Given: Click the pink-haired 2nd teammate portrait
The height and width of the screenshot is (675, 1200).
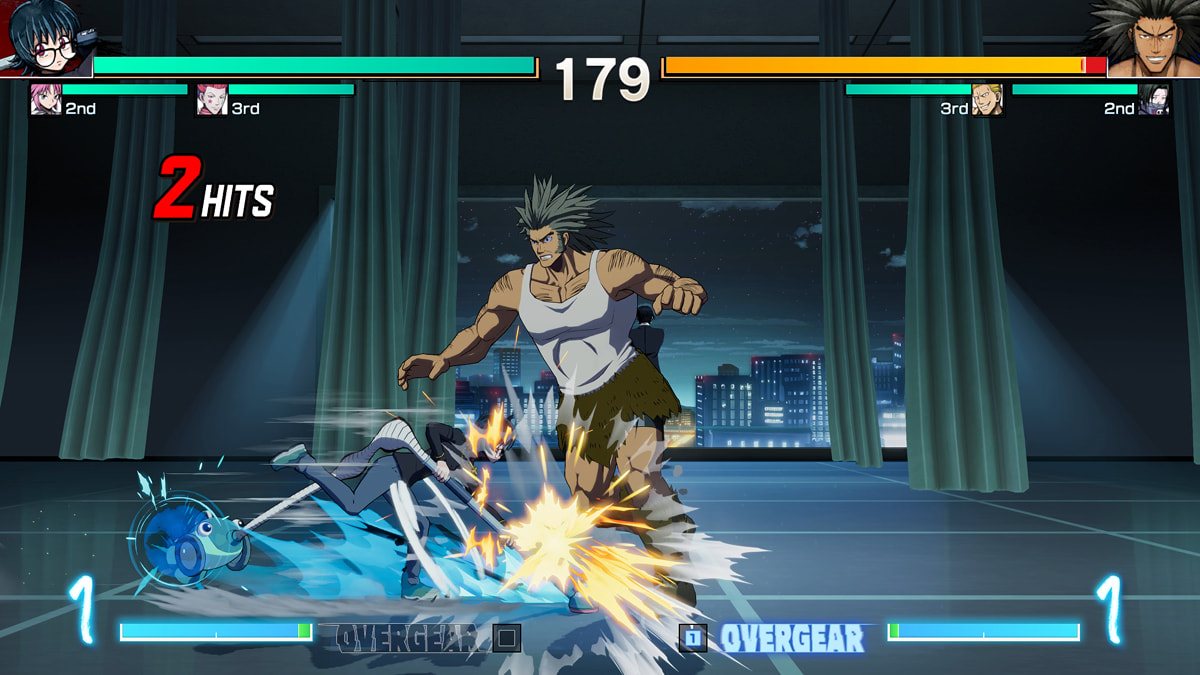Looking at the screenshot, I should [46, 100].
